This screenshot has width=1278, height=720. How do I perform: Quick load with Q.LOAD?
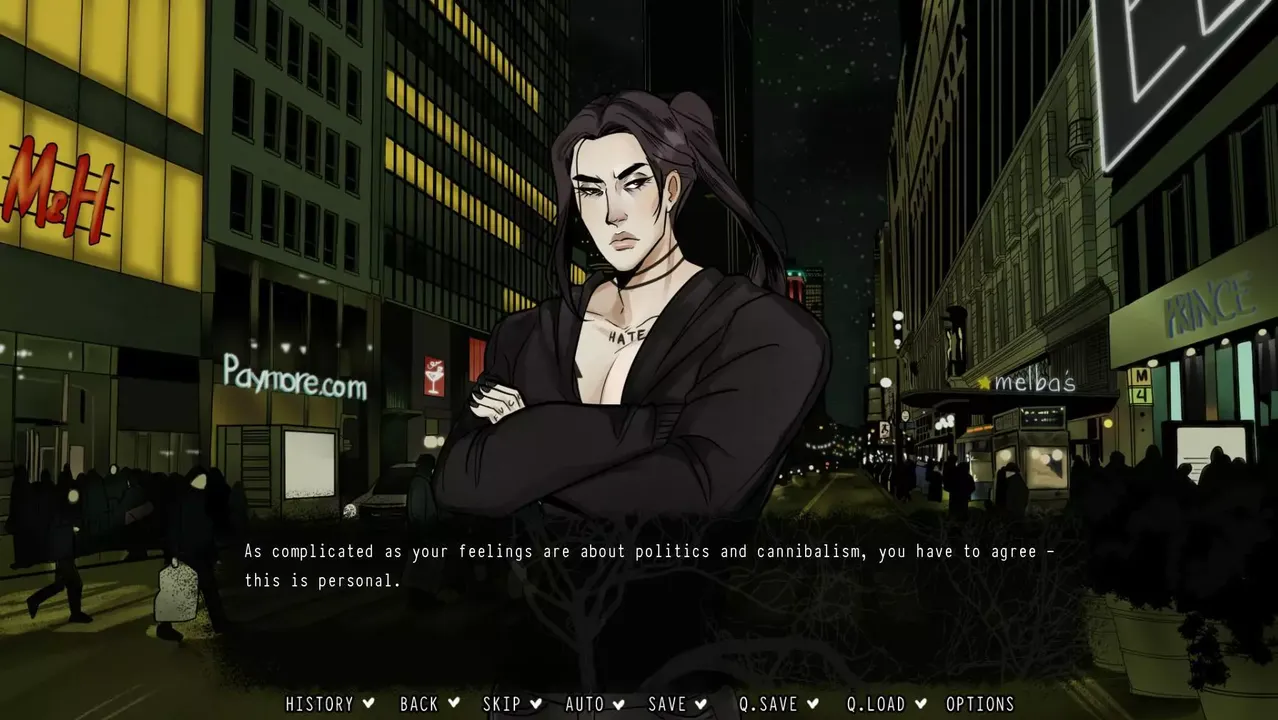pos(876,704)
